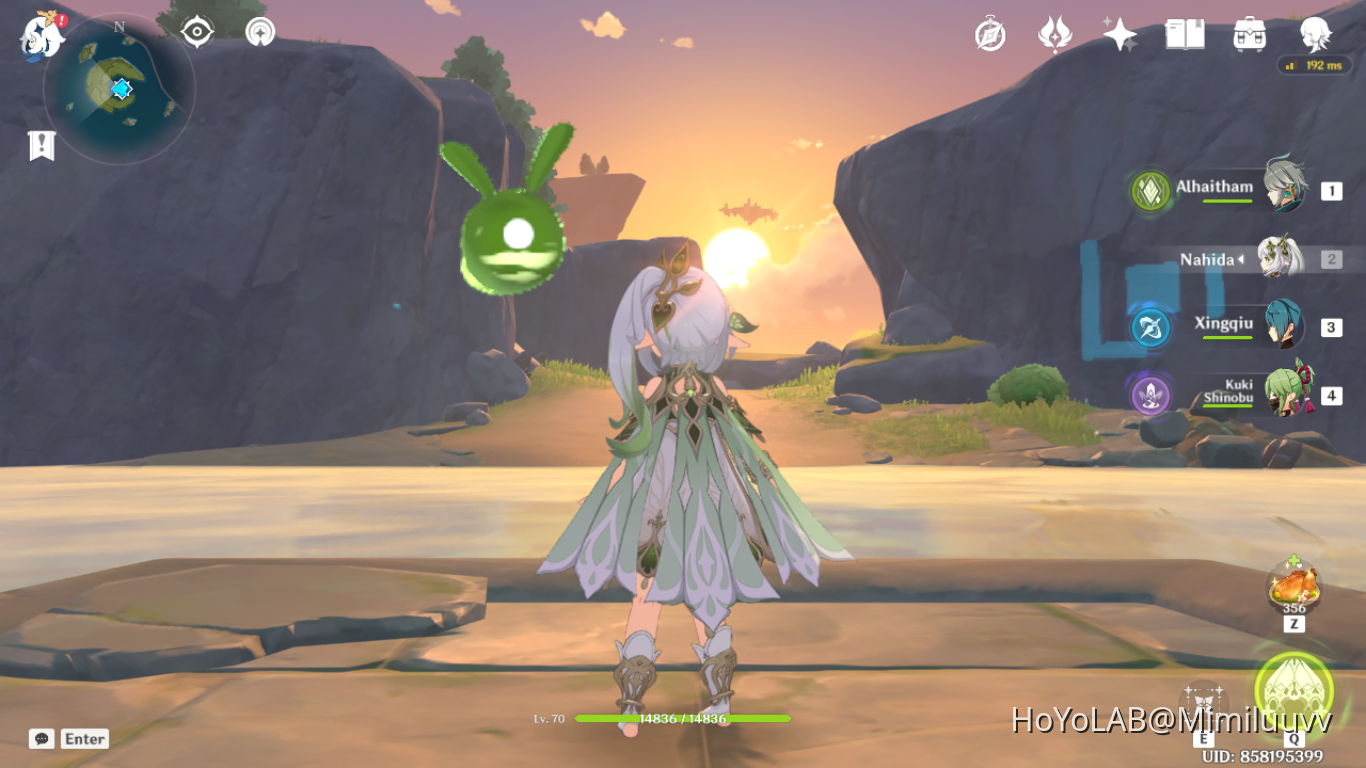Use the roast chicken food gadget
The height and width of the screenshot is (768, 1366).
coord(1294,586)
